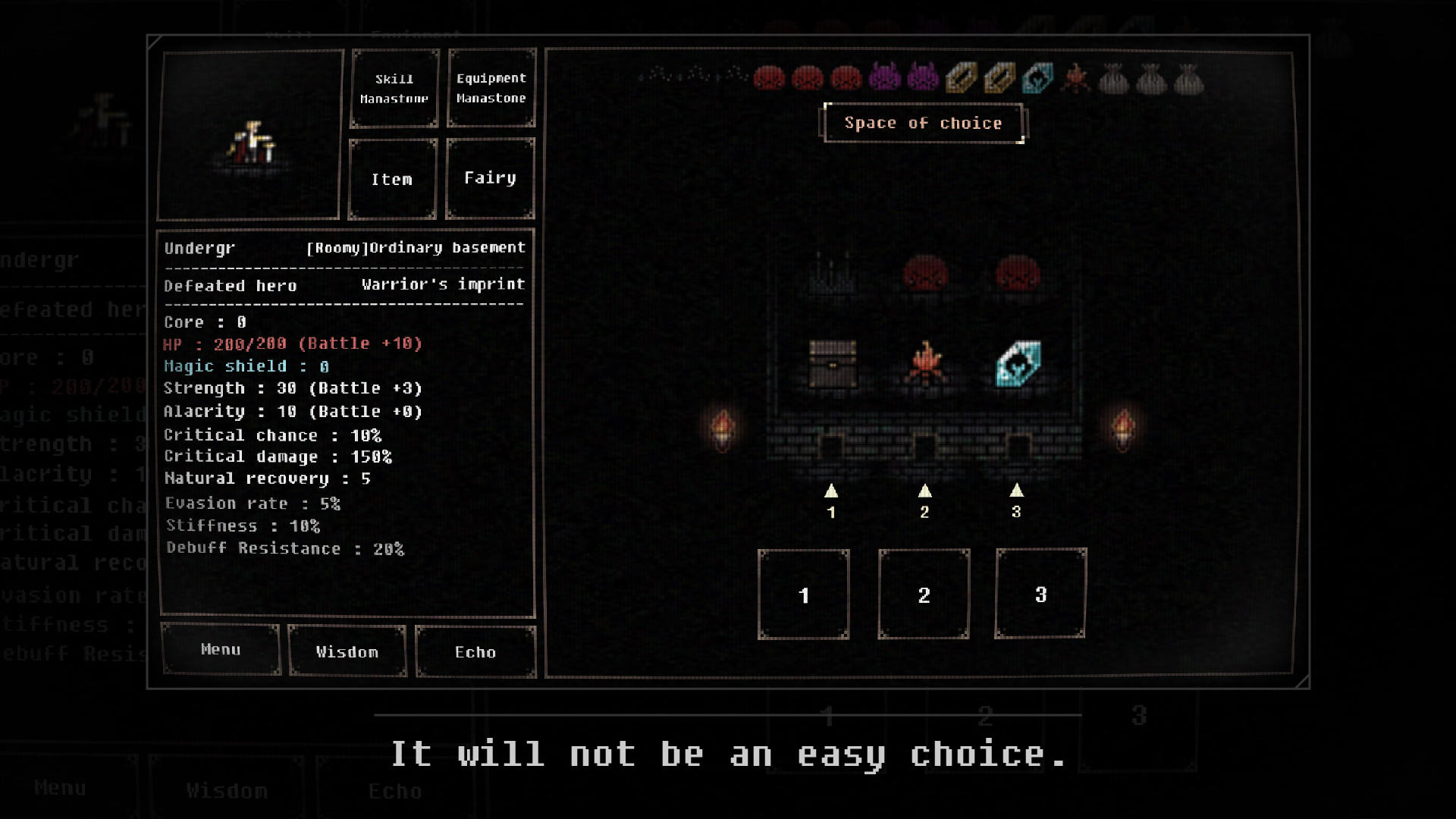Select the campfire choice icon
The width and height of the screenshot is (1456, 819).
[924, 362]
